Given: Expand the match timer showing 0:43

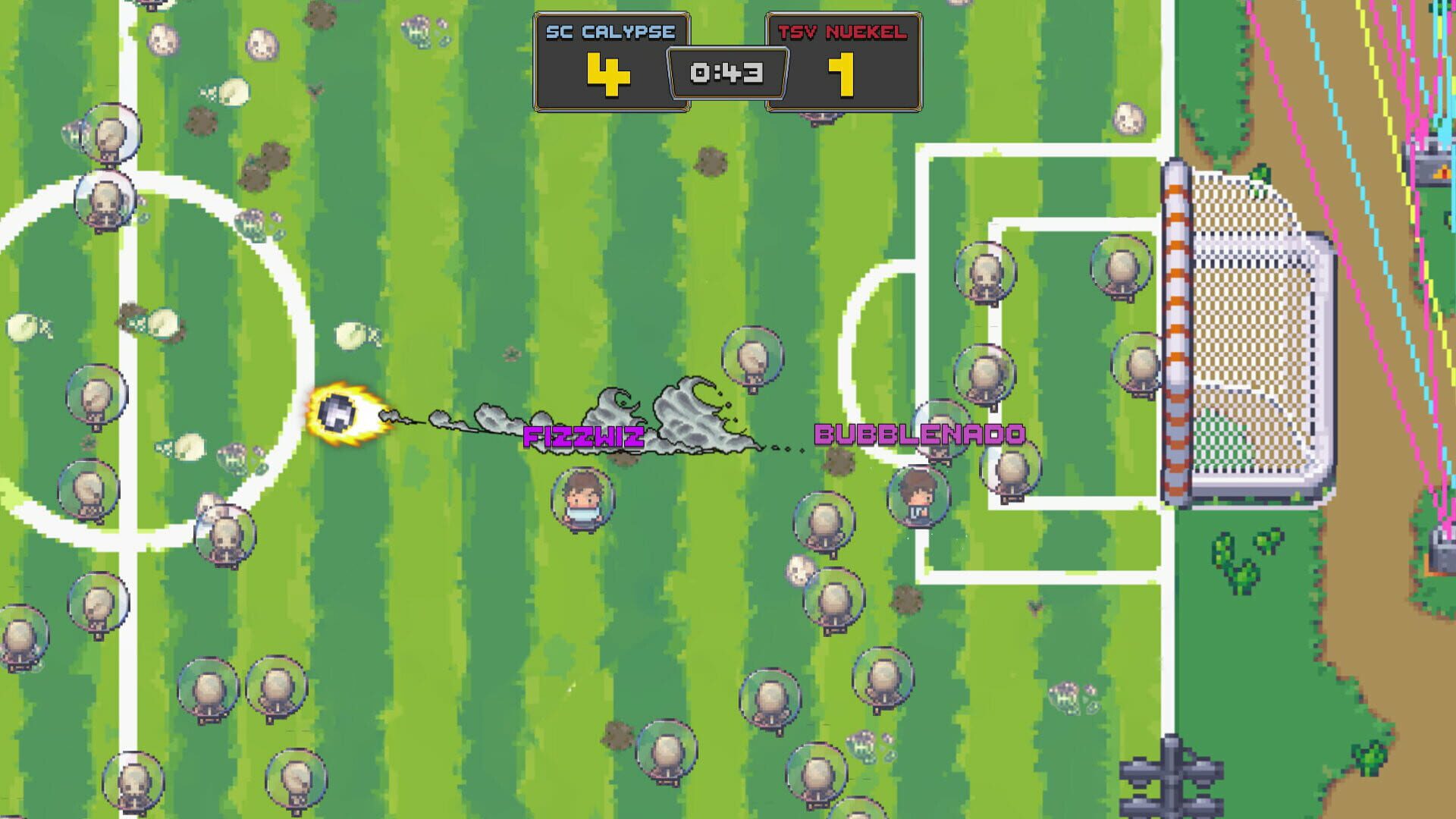Looking at the screenshot, I should point(726,72).
